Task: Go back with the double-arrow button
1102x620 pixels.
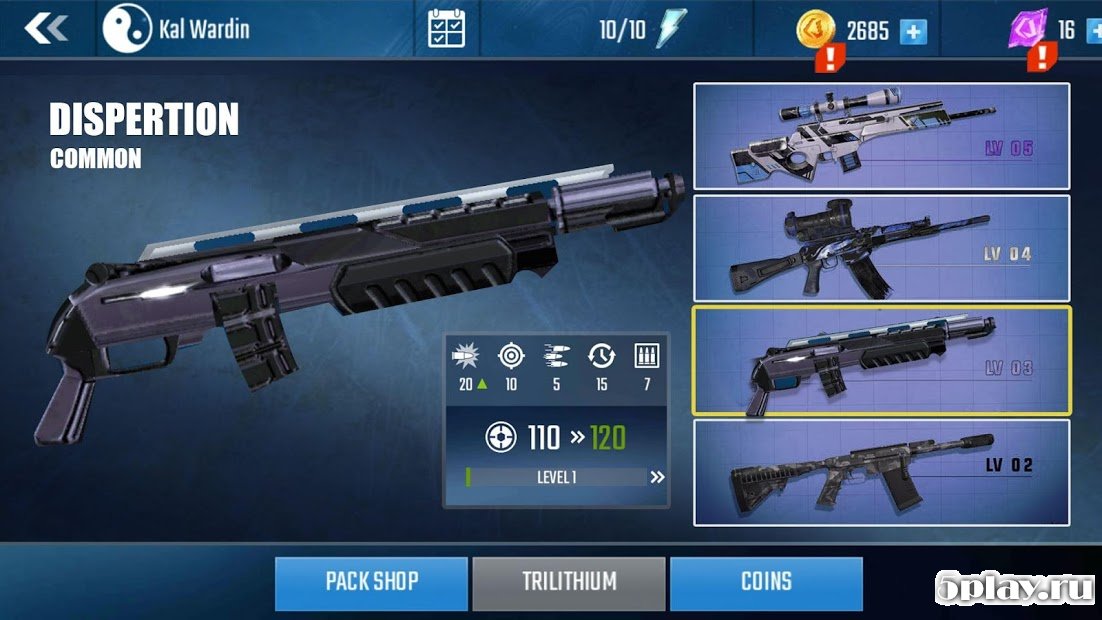Action: coord(44,29)
